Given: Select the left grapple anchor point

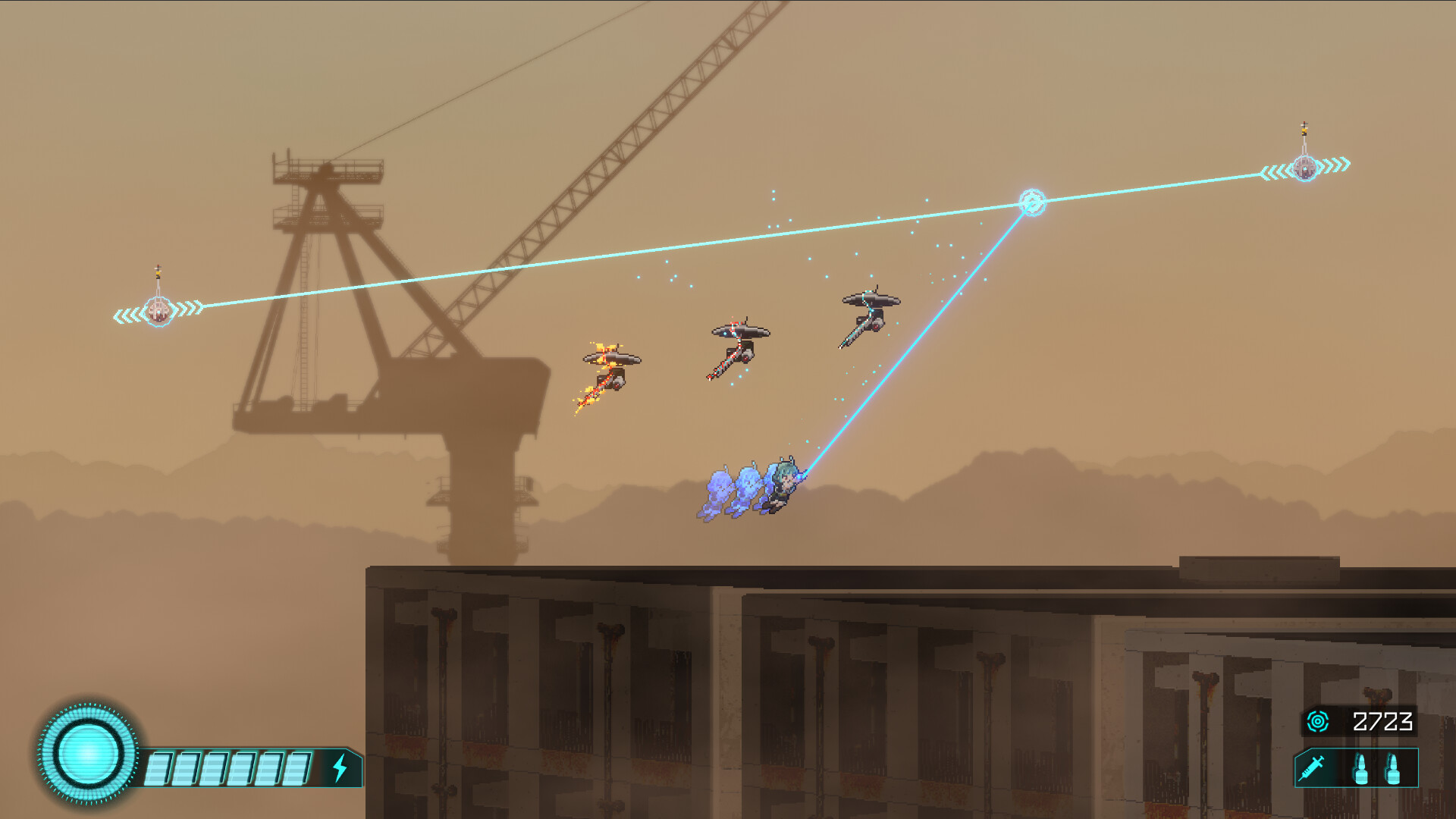Looking at the screenshot, I should point(159,309).
